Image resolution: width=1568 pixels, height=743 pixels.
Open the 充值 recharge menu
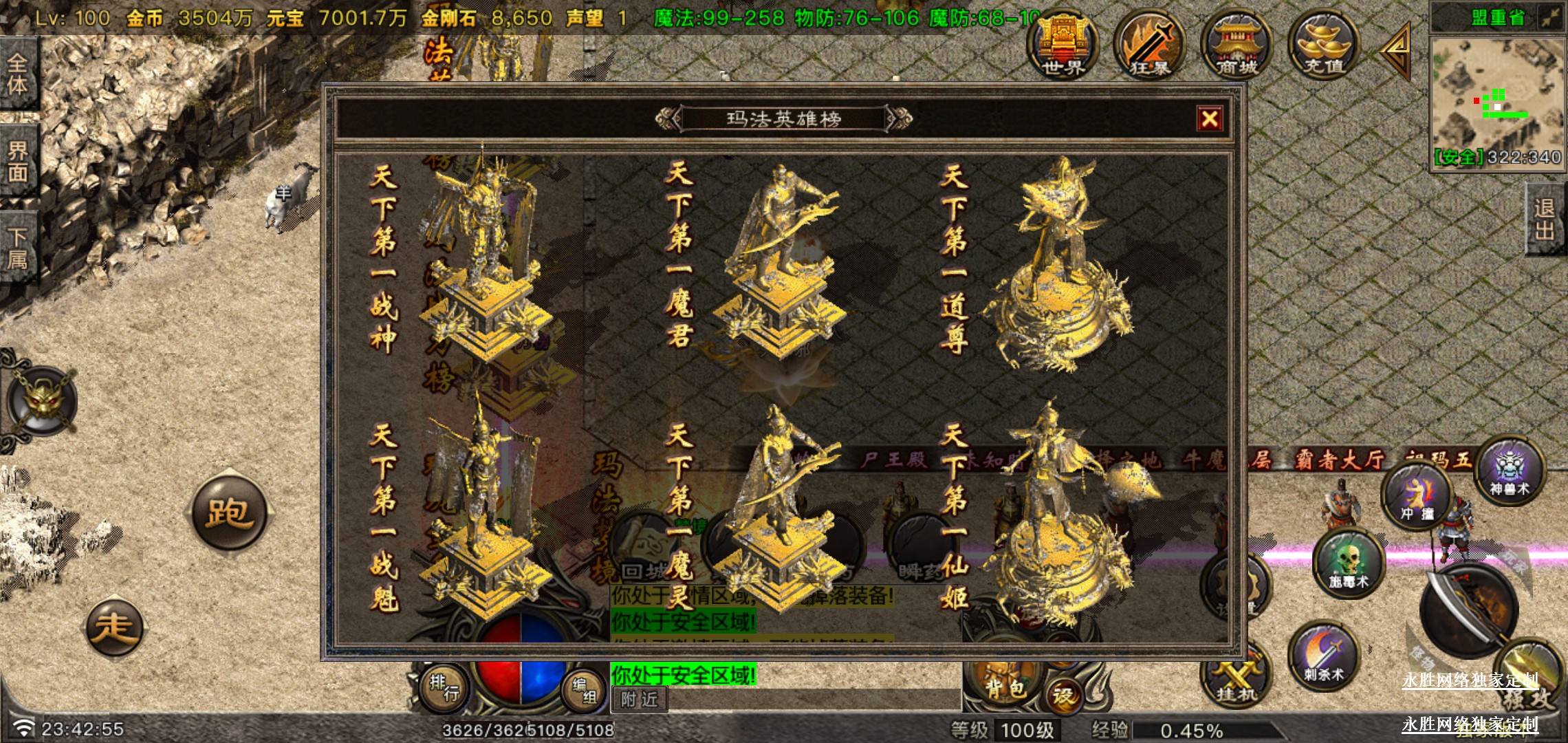pyautogui.click(x=1323, y=45)
